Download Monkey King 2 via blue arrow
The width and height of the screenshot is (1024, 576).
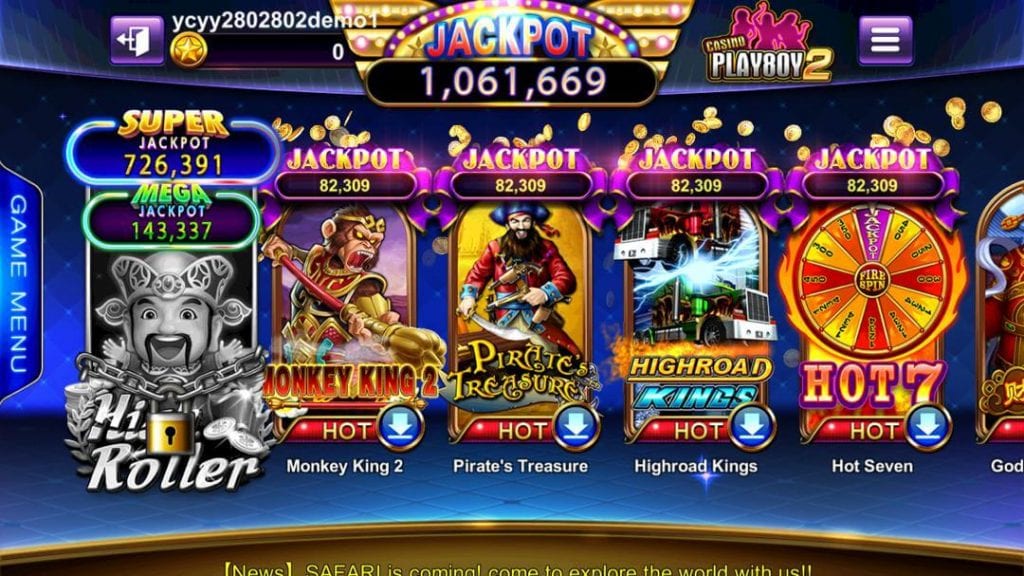[x=400, y=427]
